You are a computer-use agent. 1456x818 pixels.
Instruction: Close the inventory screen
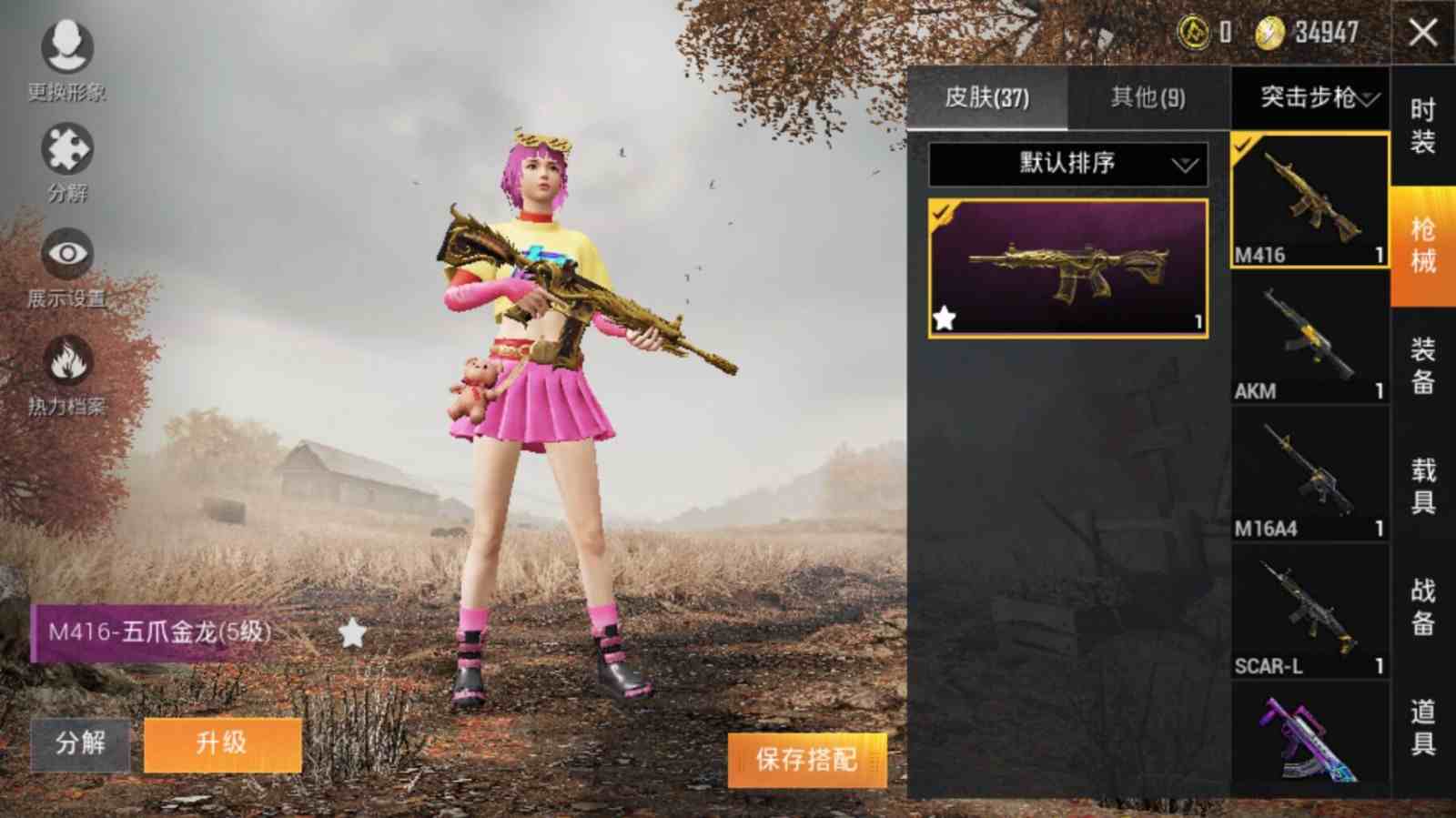[x=1422, y=34]
